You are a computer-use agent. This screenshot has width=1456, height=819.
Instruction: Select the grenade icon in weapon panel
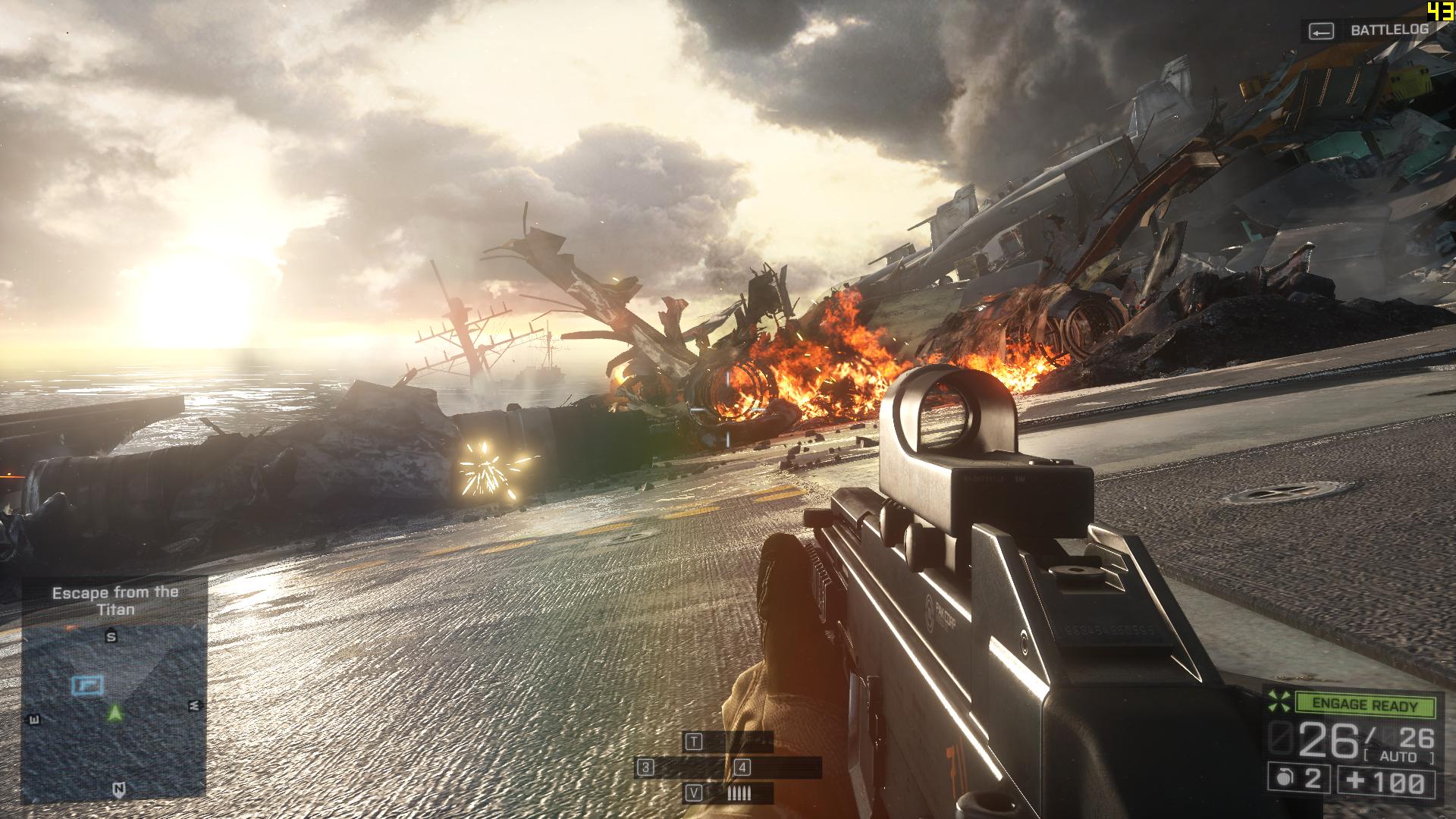point(1285,780)
